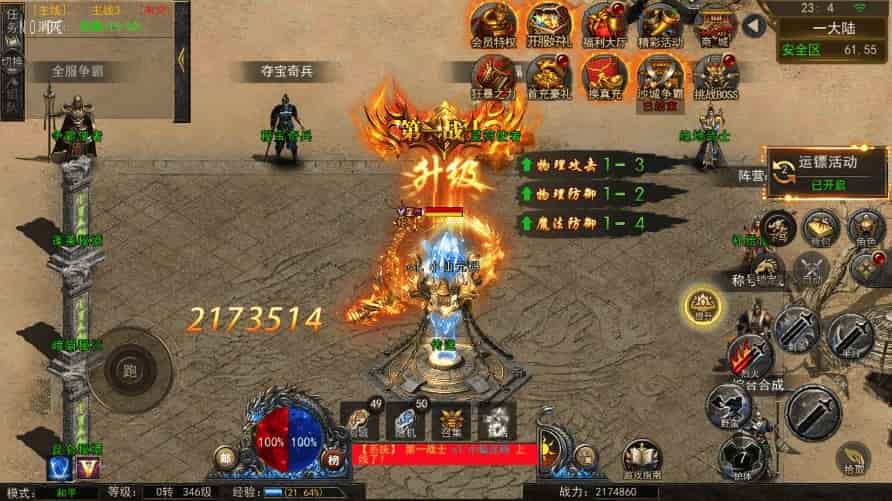Image resolution: width=892 pixels, height=501 pixels.
Task: Open the 会员特权 VIP privileges icon
Action: pyautogui.click(x=492, y=24)
